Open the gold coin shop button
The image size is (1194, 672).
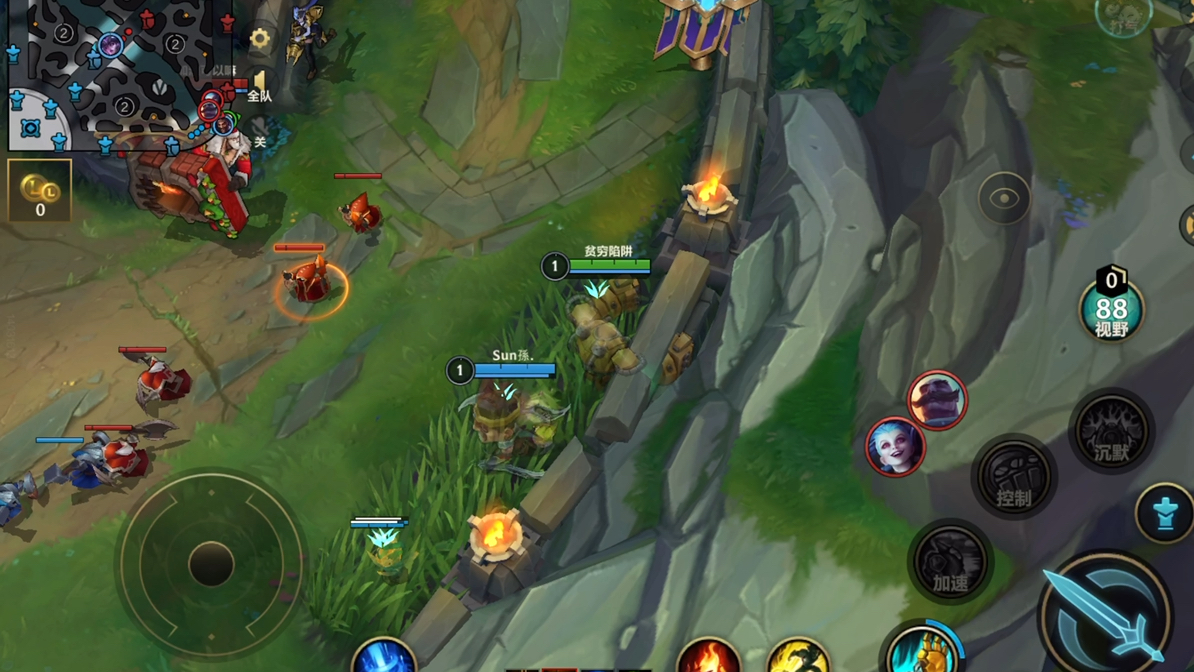40,190
